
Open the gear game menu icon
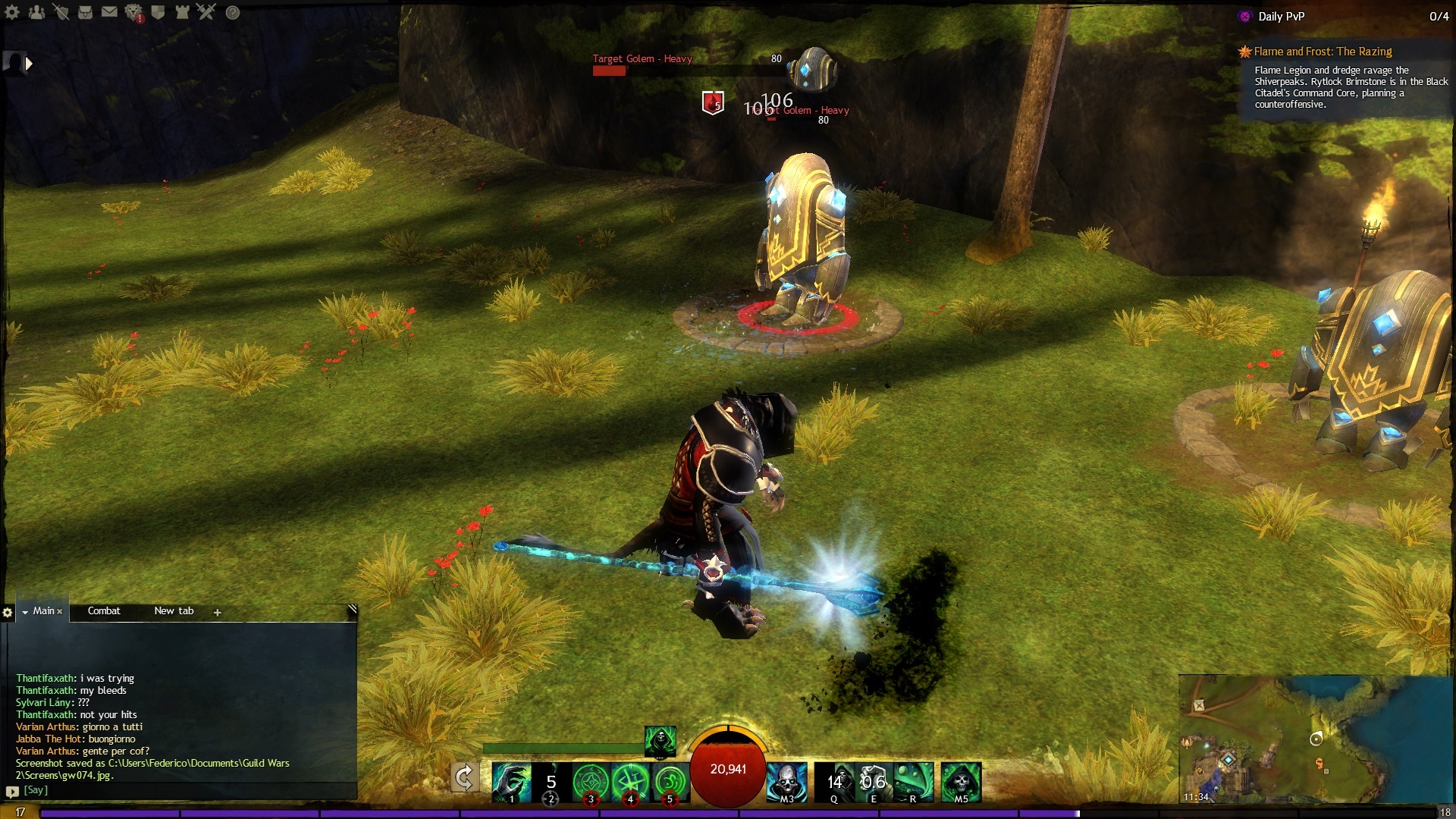click(x=12, y=12)
